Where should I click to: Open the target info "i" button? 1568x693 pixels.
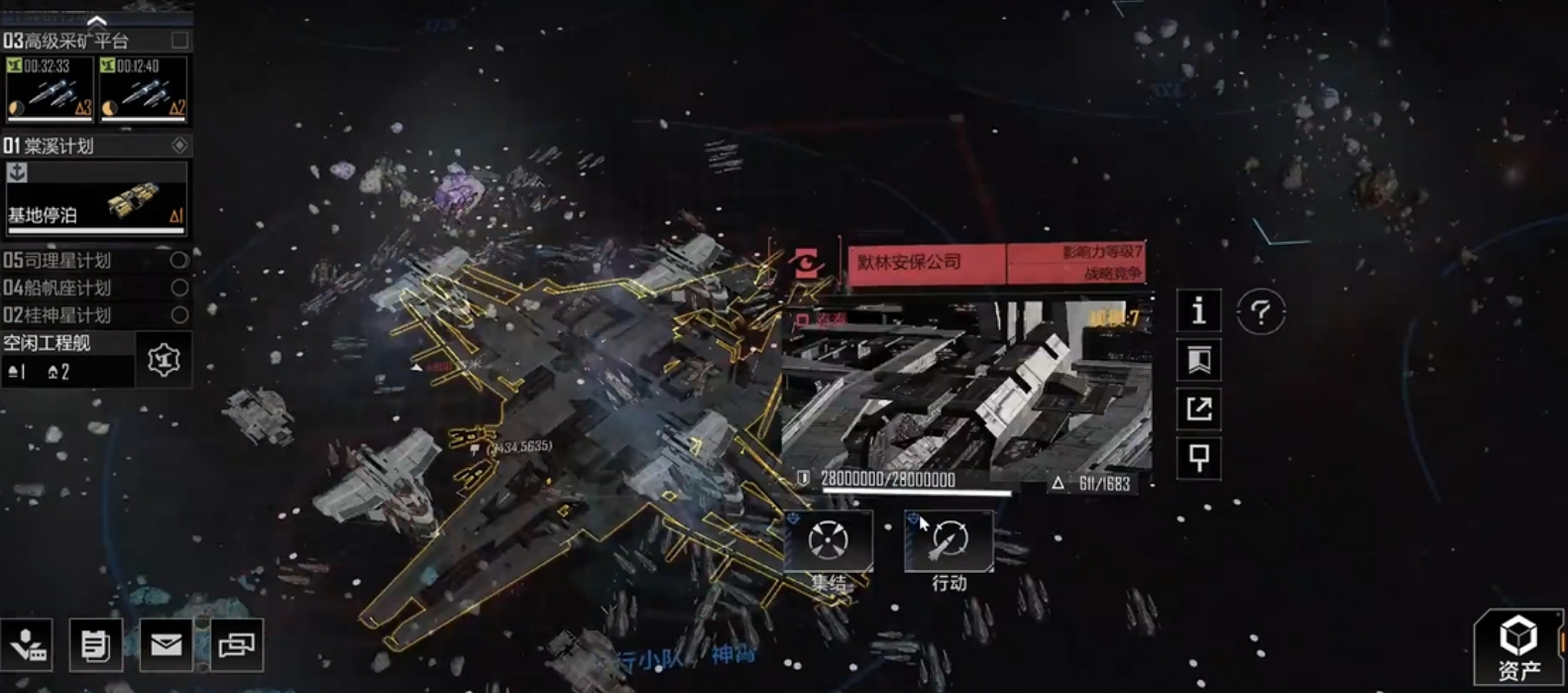pos(1198,311)
